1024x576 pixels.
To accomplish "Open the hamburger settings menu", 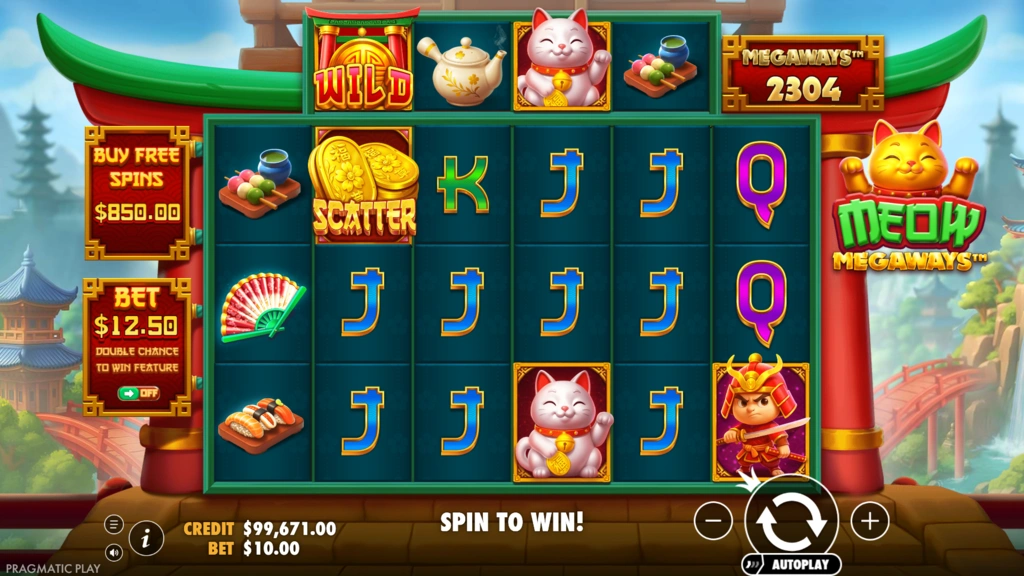I will (113, 524).
